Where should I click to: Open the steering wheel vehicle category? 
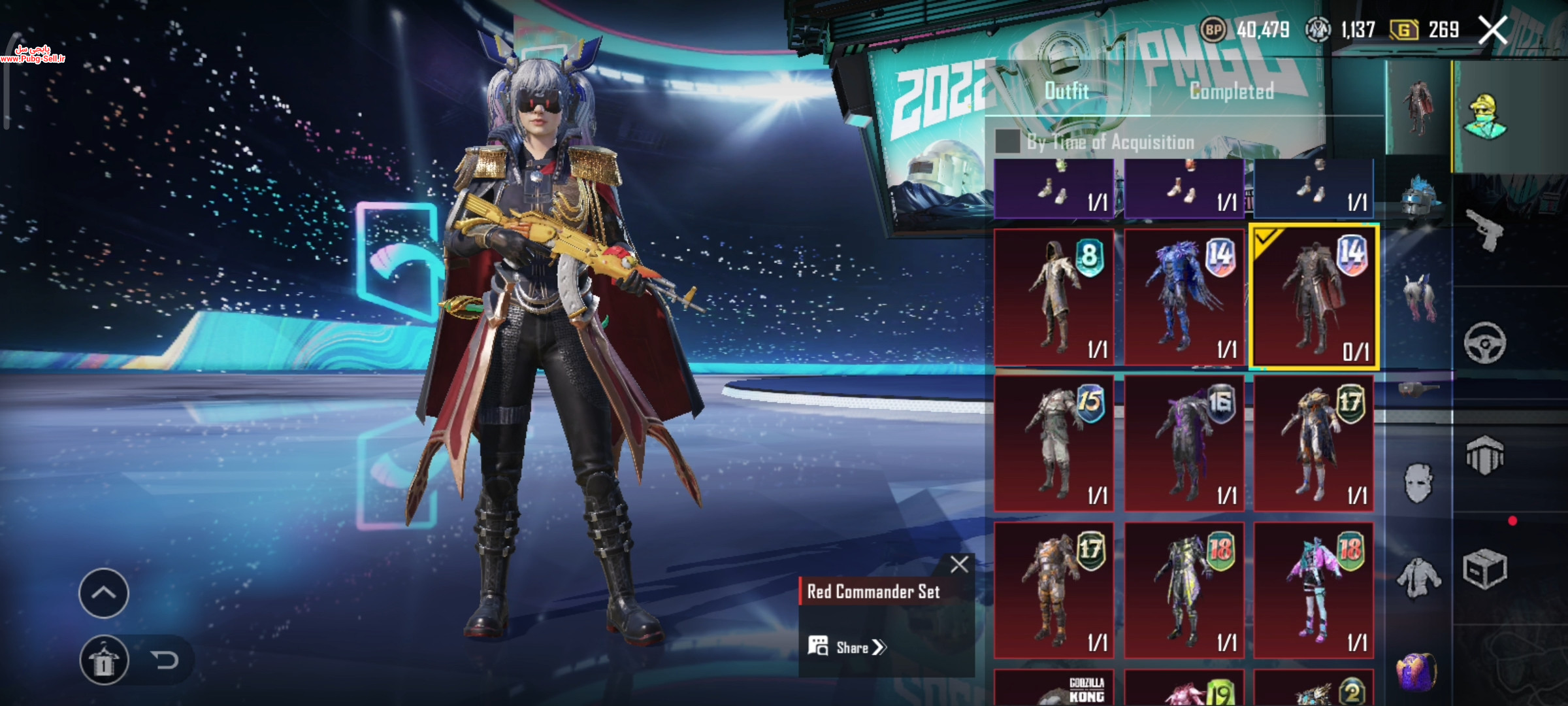(1484, 343)
